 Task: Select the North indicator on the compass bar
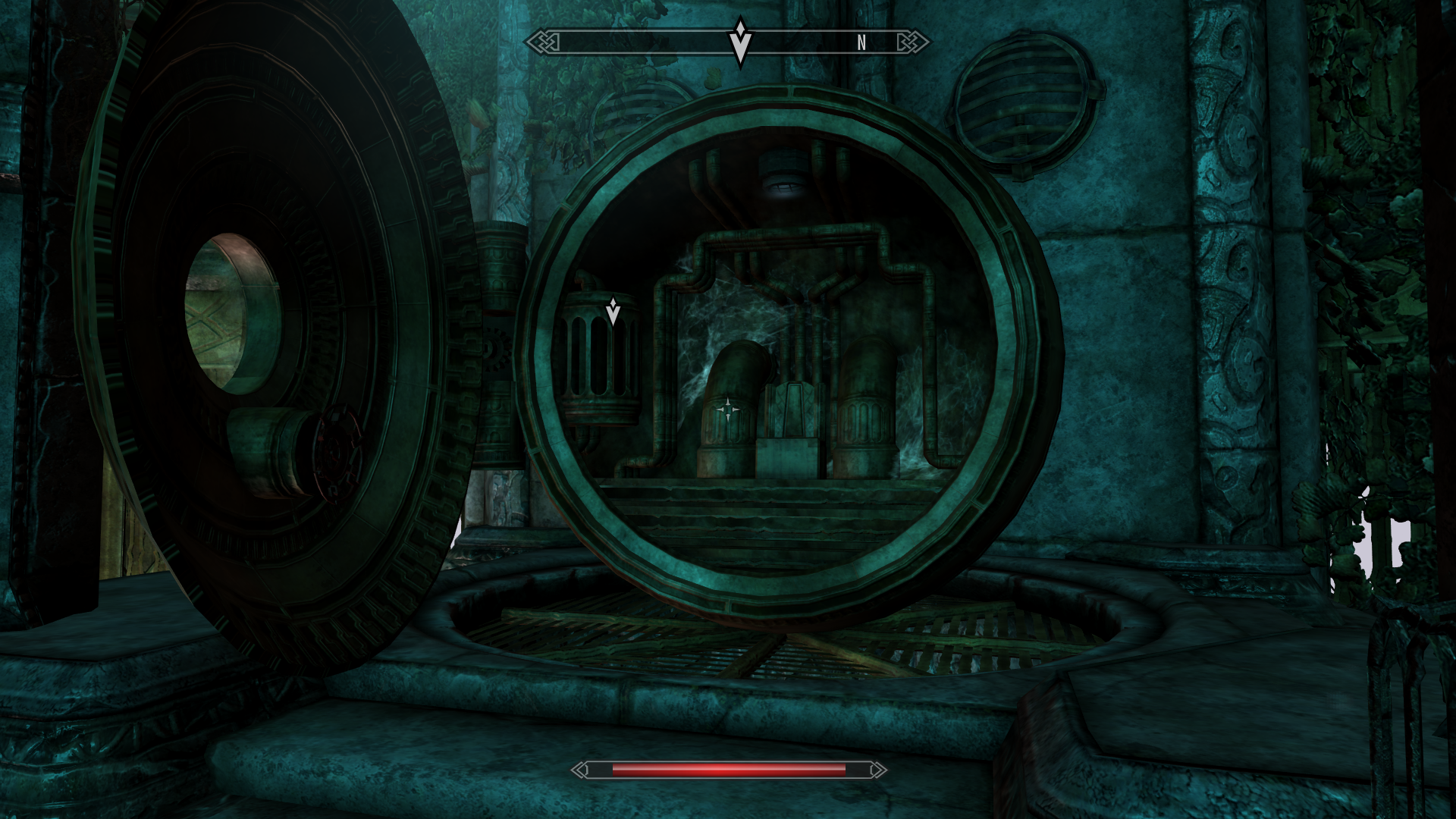click(x=861, y=43)
